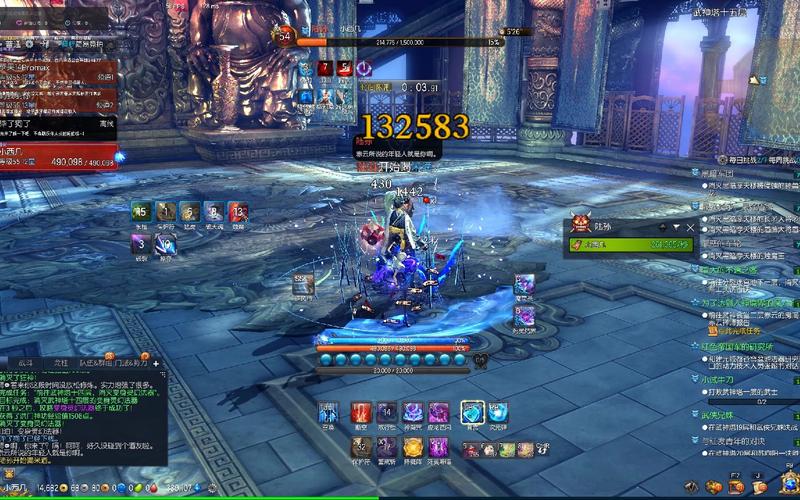Add a new chat tab with plus button
Screen dimensions: 800x500
click(156, 363)
